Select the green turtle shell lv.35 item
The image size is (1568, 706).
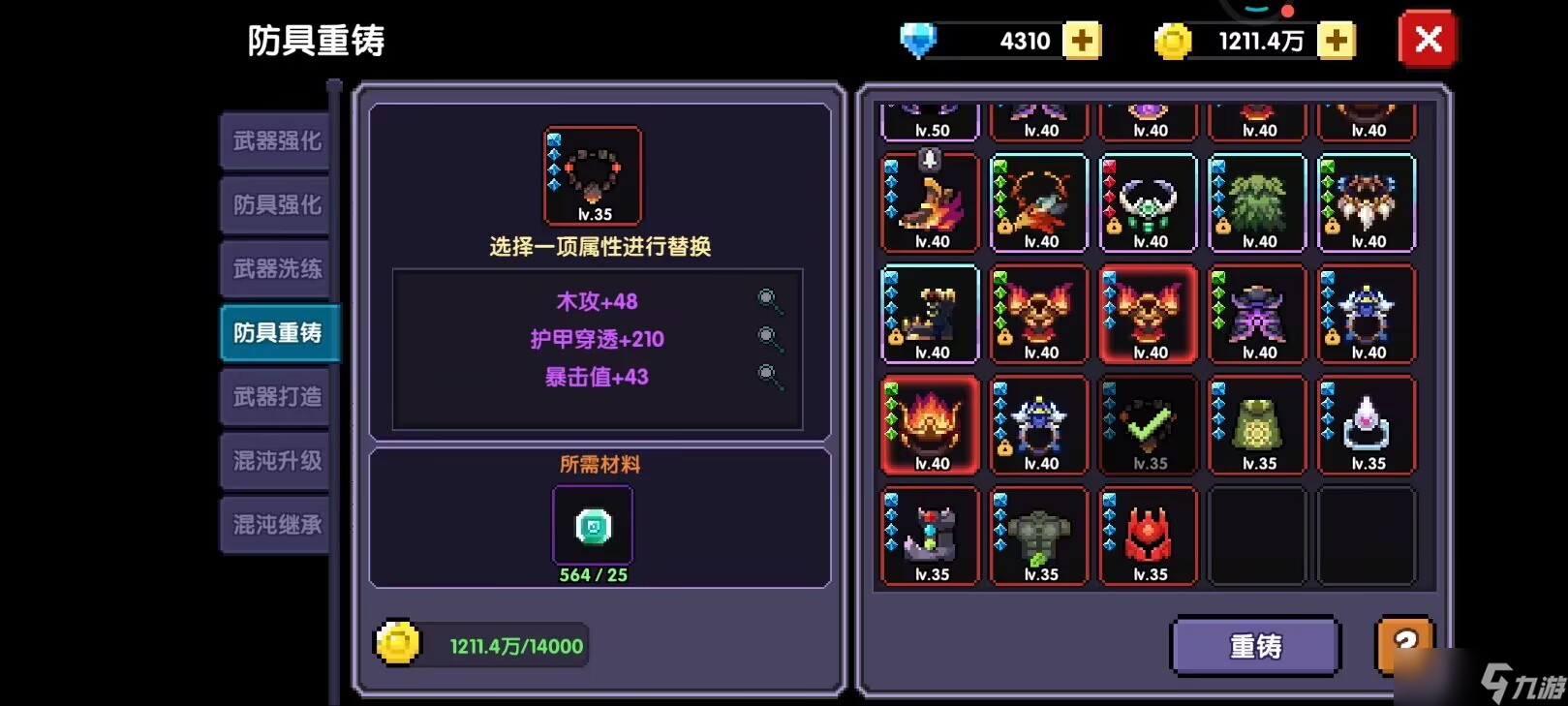1257,421
